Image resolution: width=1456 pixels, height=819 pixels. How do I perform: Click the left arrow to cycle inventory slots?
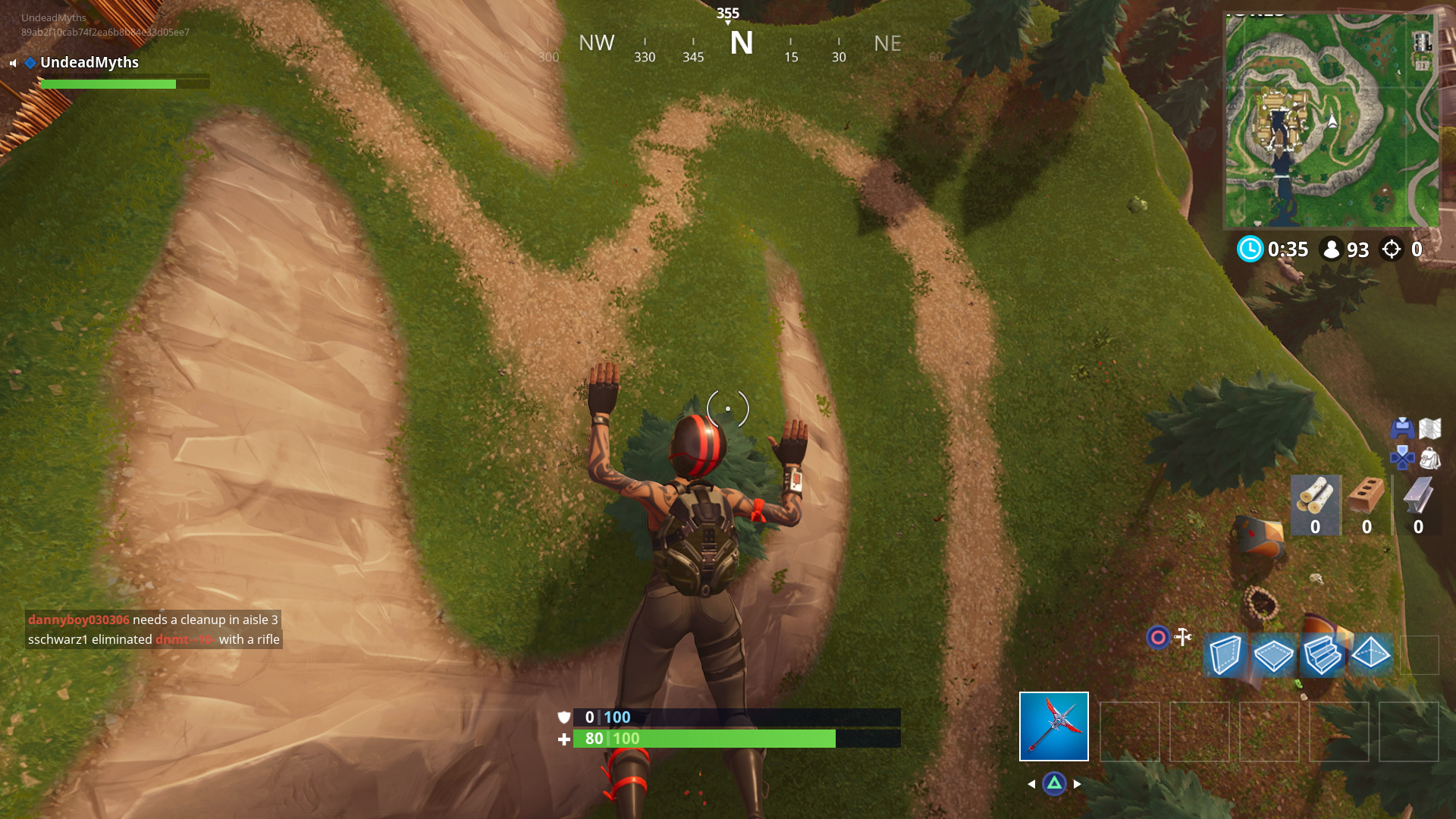[1033, 785]
